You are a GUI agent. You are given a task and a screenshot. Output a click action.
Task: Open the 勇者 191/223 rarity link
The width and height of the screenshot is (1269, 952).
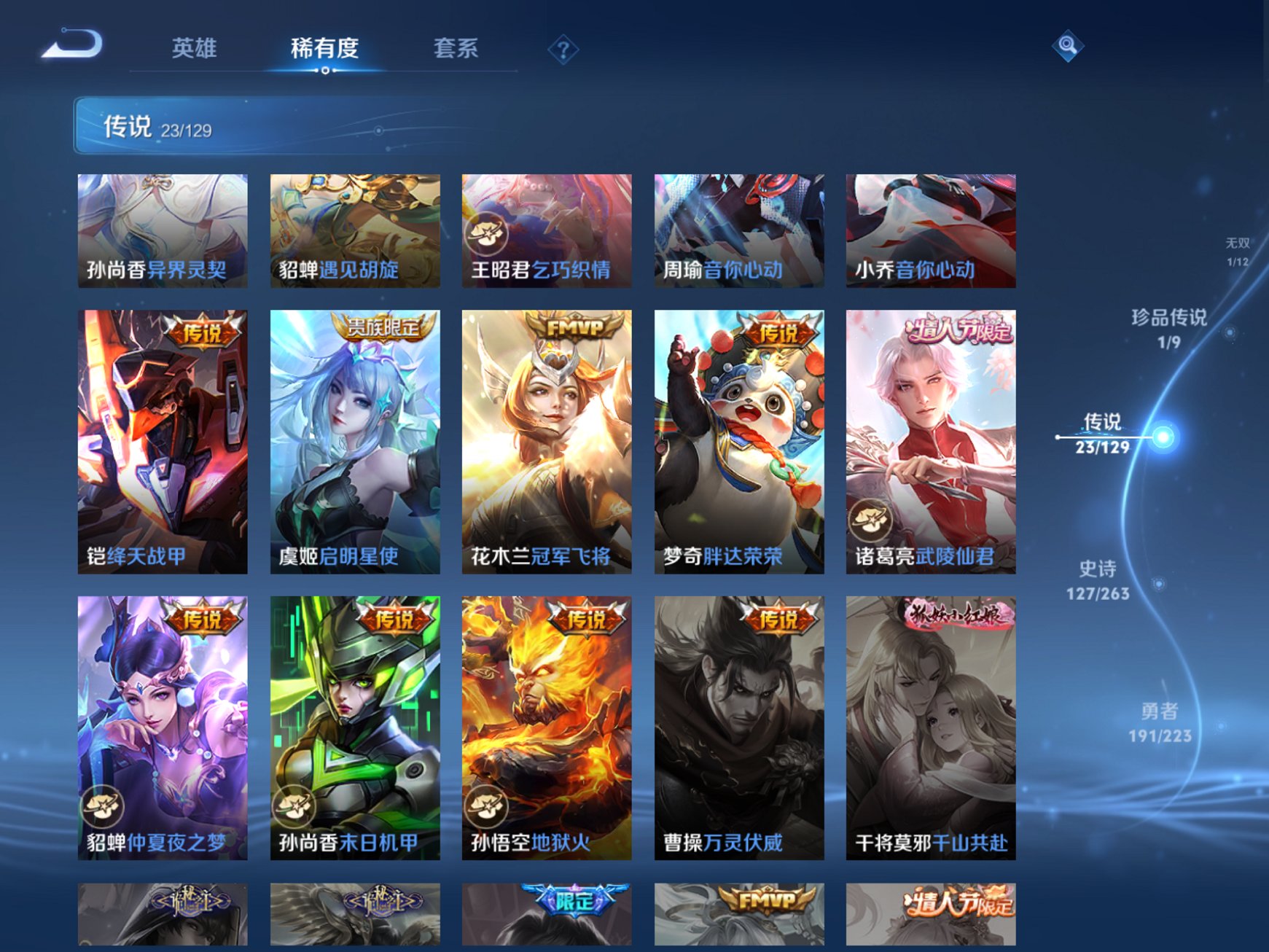[x=1162, y=718]
